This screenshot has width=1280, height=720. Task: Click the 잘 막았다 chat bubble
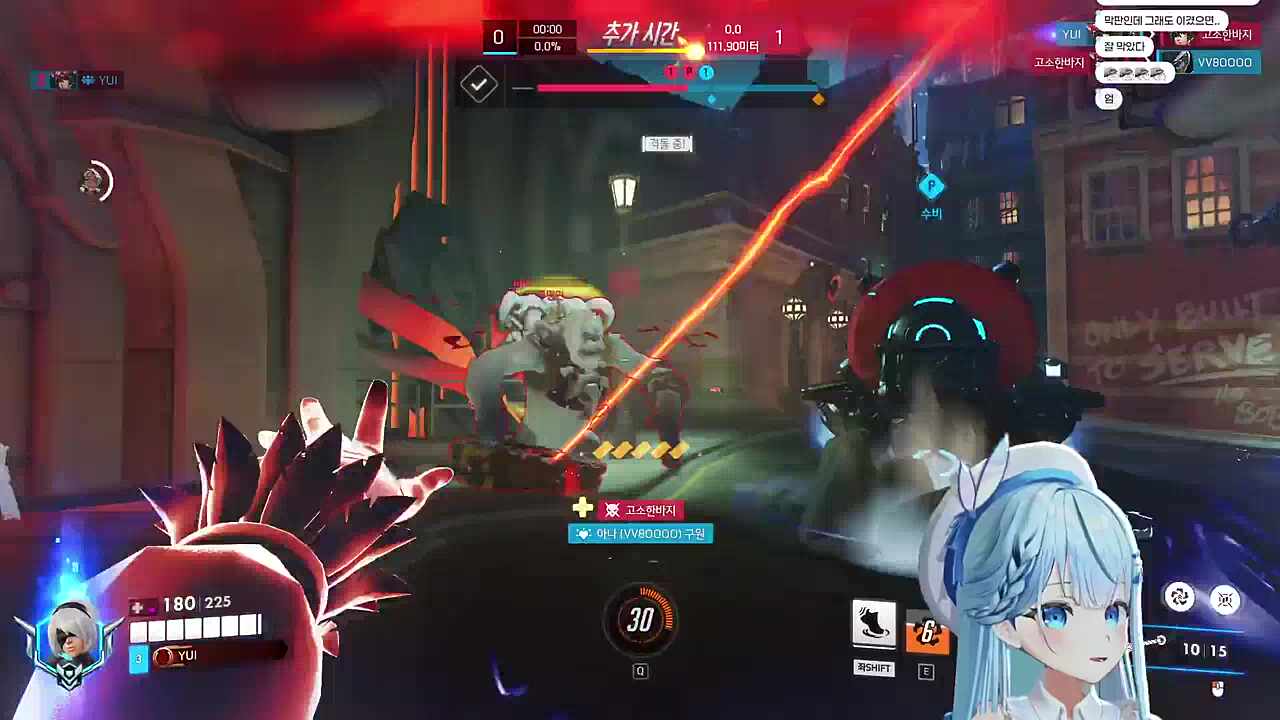click(1124, 46)
